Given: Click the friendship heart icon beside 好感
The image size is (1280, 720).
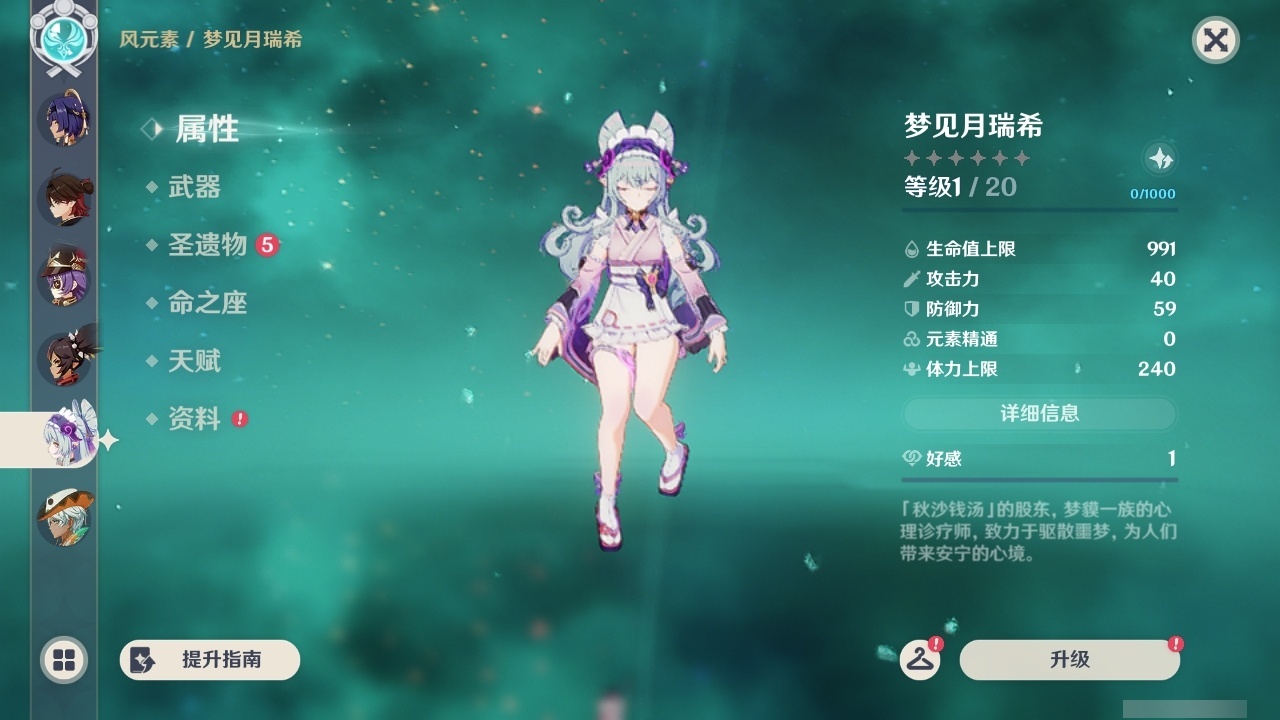Looking at the screenshot, I should tap(910, 458).
